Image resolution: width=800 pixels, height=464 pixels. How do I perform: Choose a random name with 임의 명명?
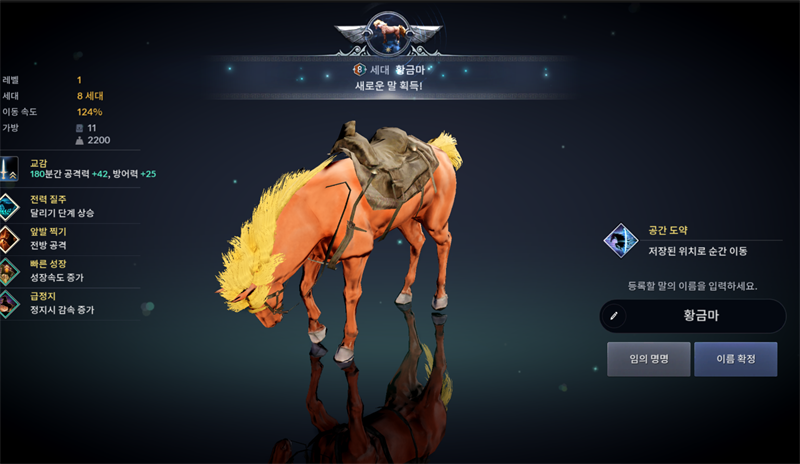coord(648,358)
